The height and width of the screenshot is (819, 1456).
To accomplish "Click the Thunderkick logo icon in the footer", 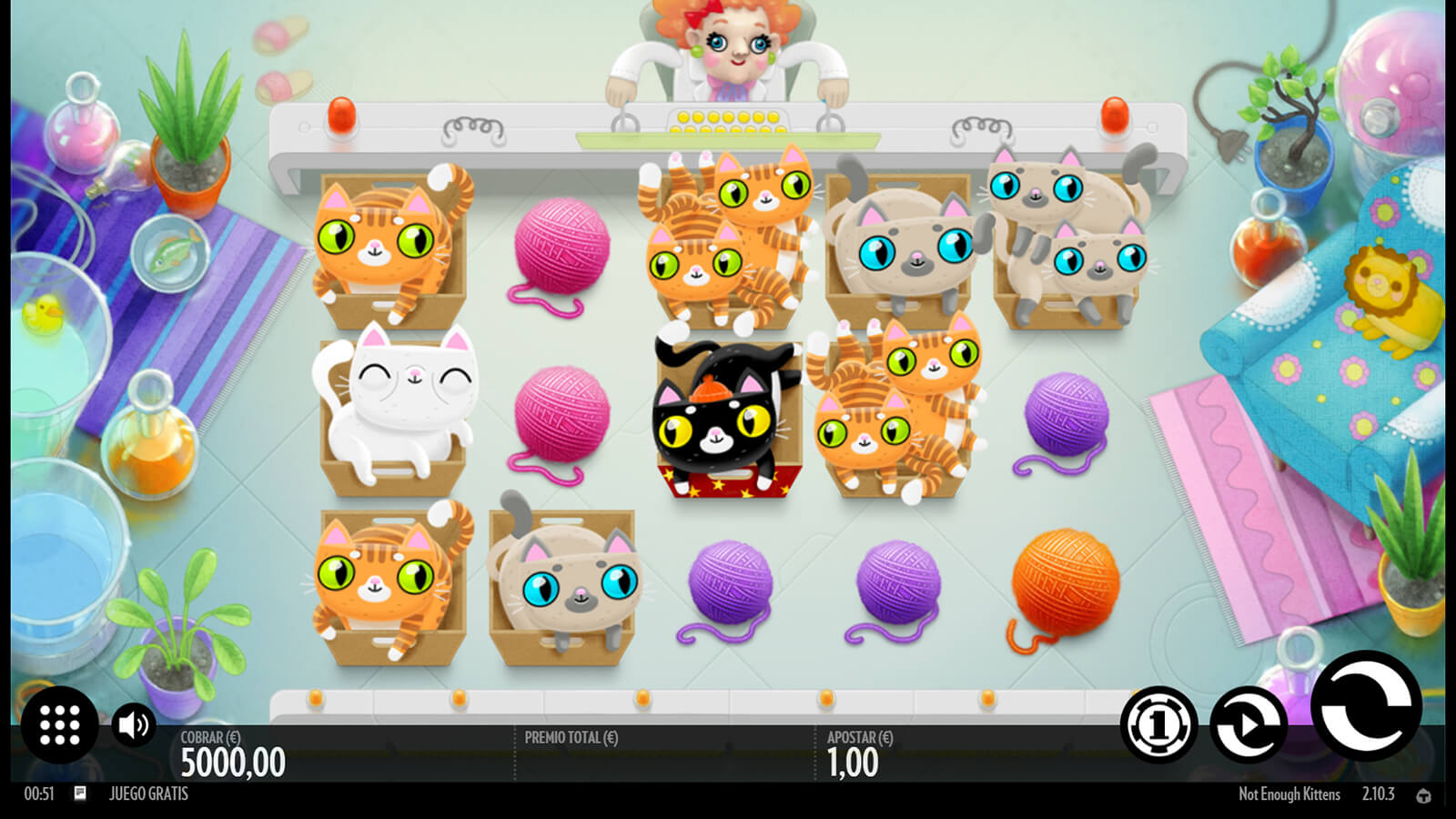I will point(1424,795).
